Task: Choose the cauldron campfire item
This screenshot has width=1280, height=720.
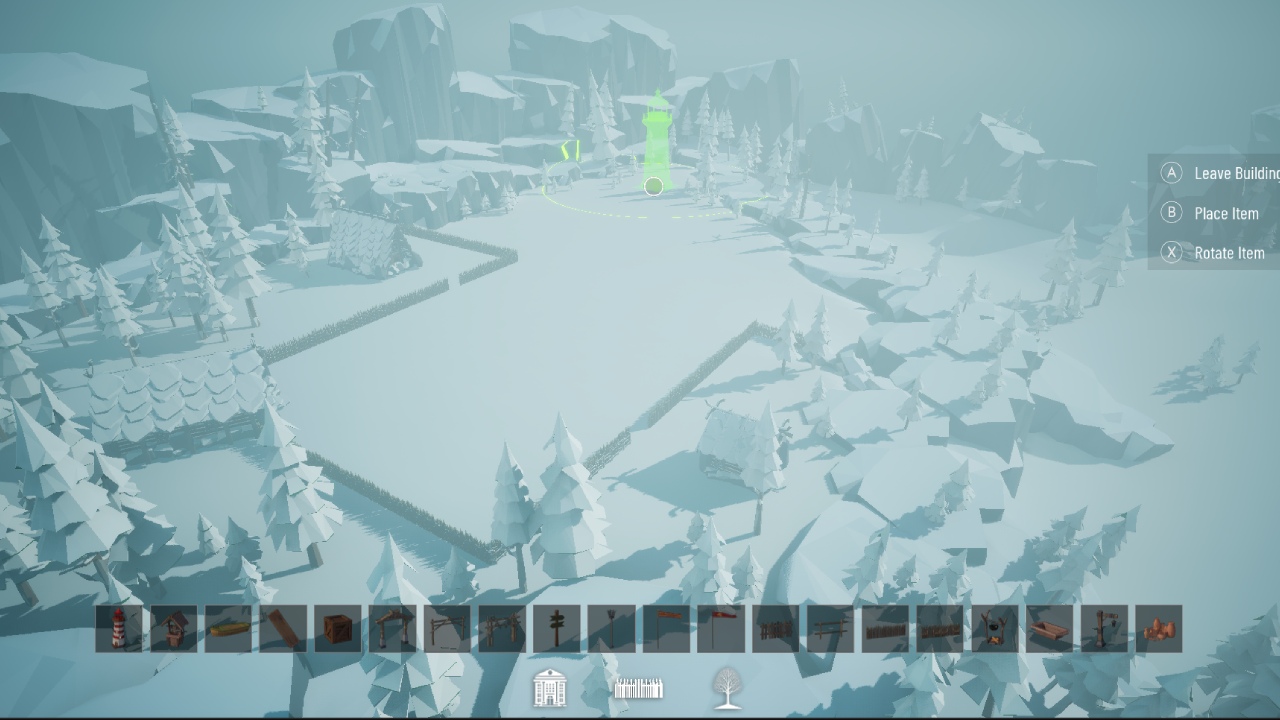Action: (995, 630)
